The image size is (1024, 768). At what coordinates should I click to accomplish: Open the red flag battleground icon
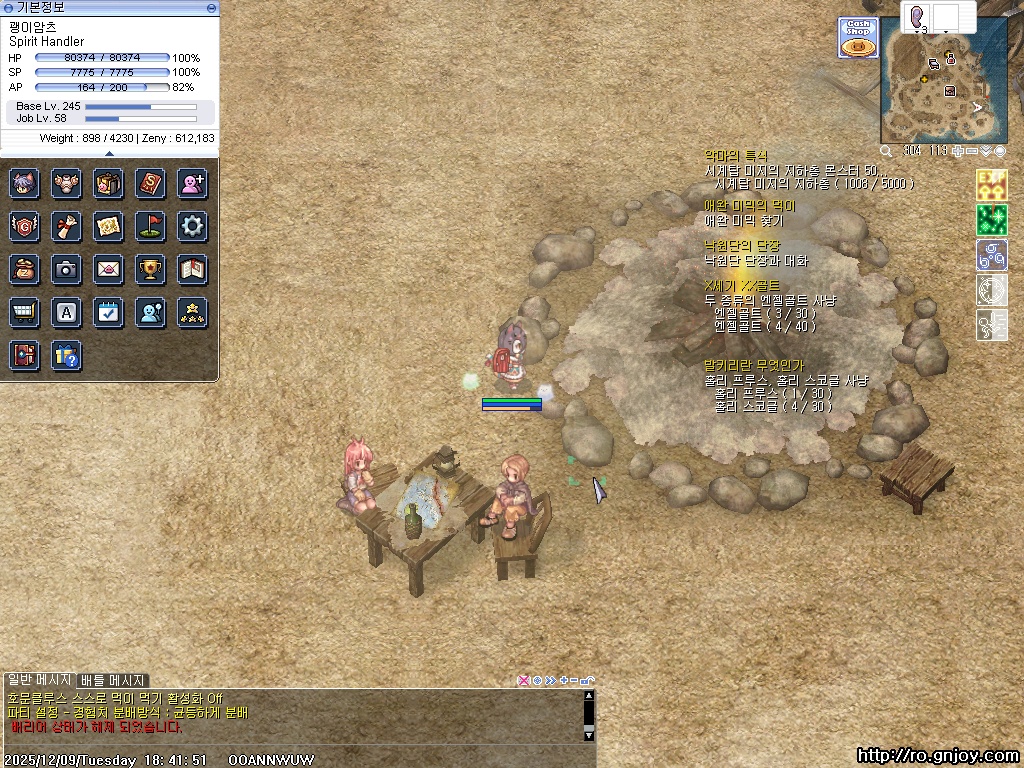[150, 226]
